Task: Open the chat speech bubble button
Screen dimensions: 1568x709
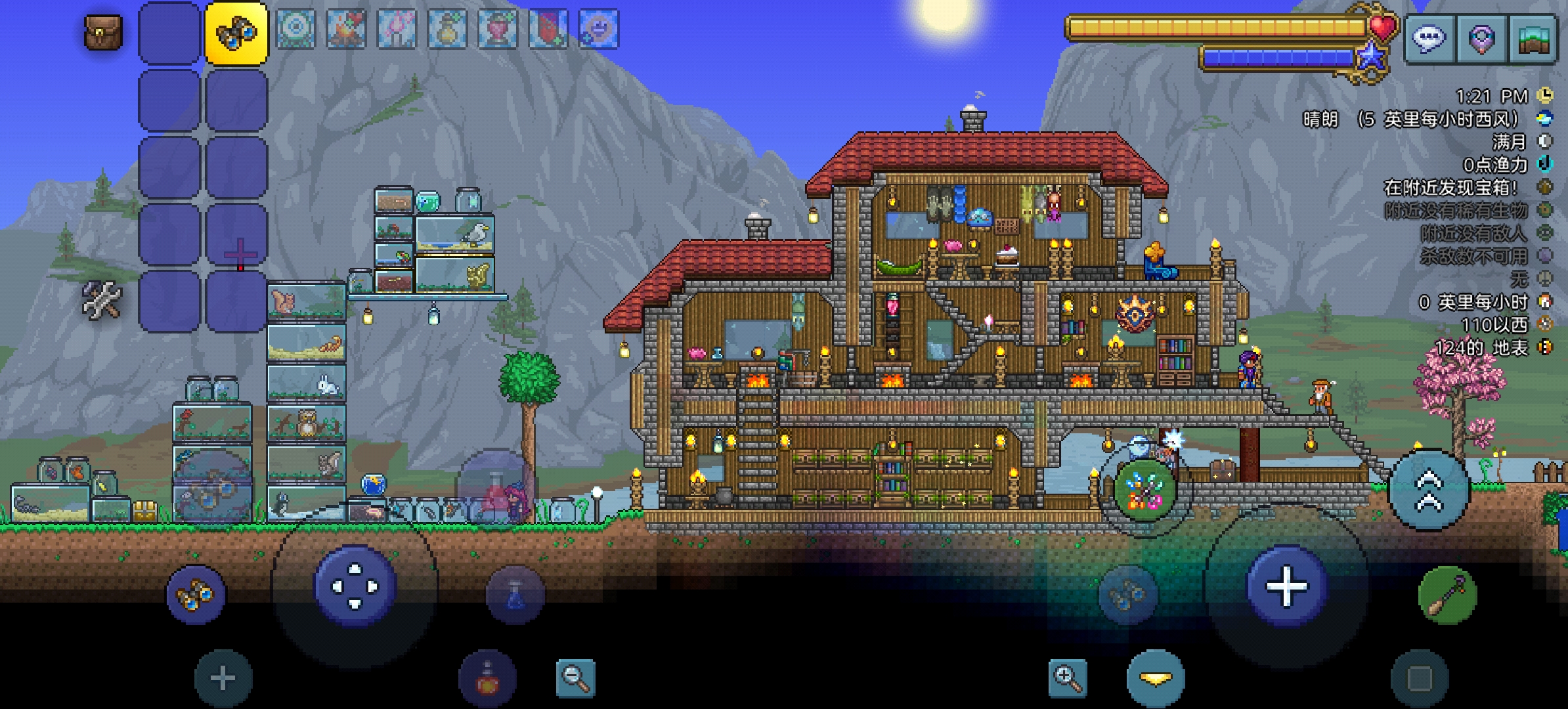Action: click(x=1429, y=39)
